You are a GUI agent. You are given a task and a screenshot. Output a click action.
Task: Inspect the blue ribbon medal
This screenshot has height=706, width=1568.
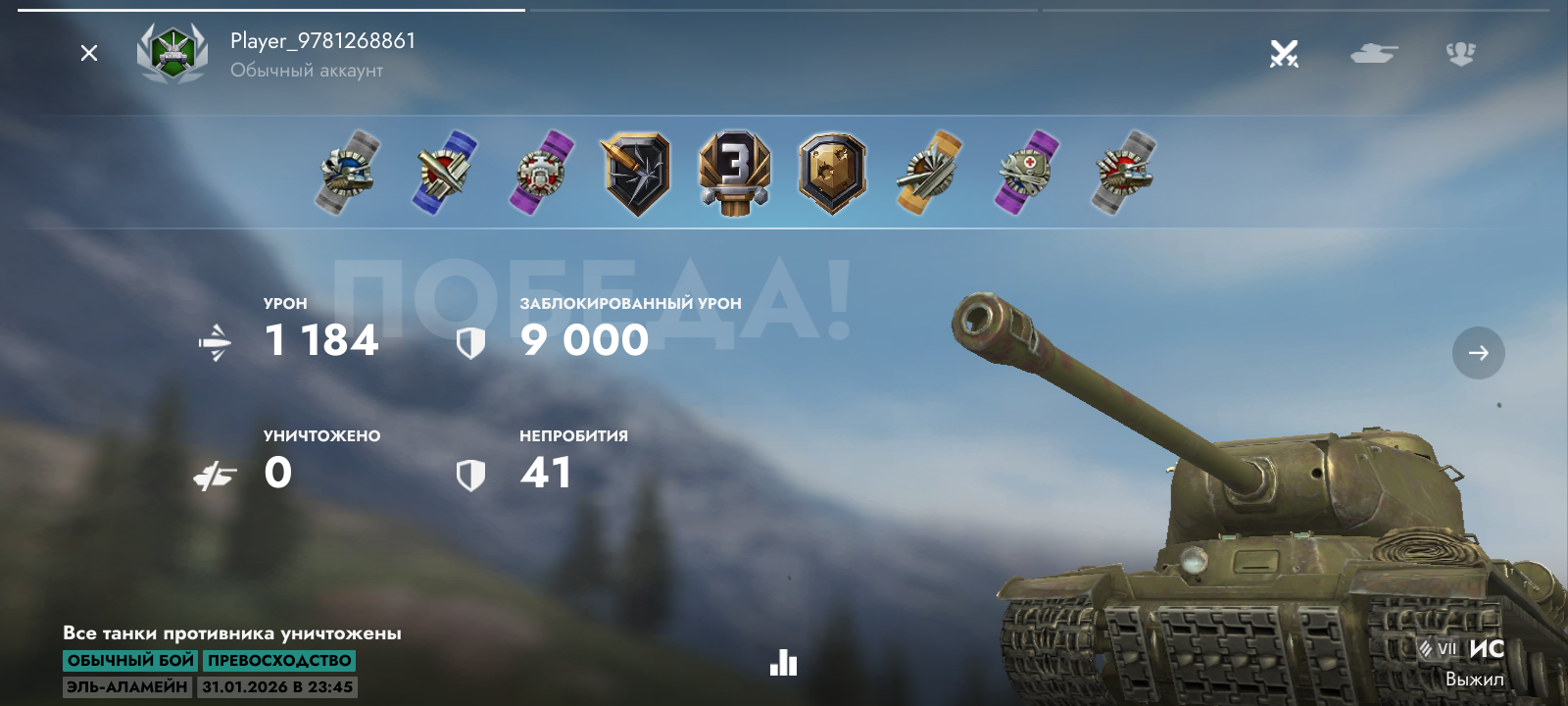click(443, 173)
